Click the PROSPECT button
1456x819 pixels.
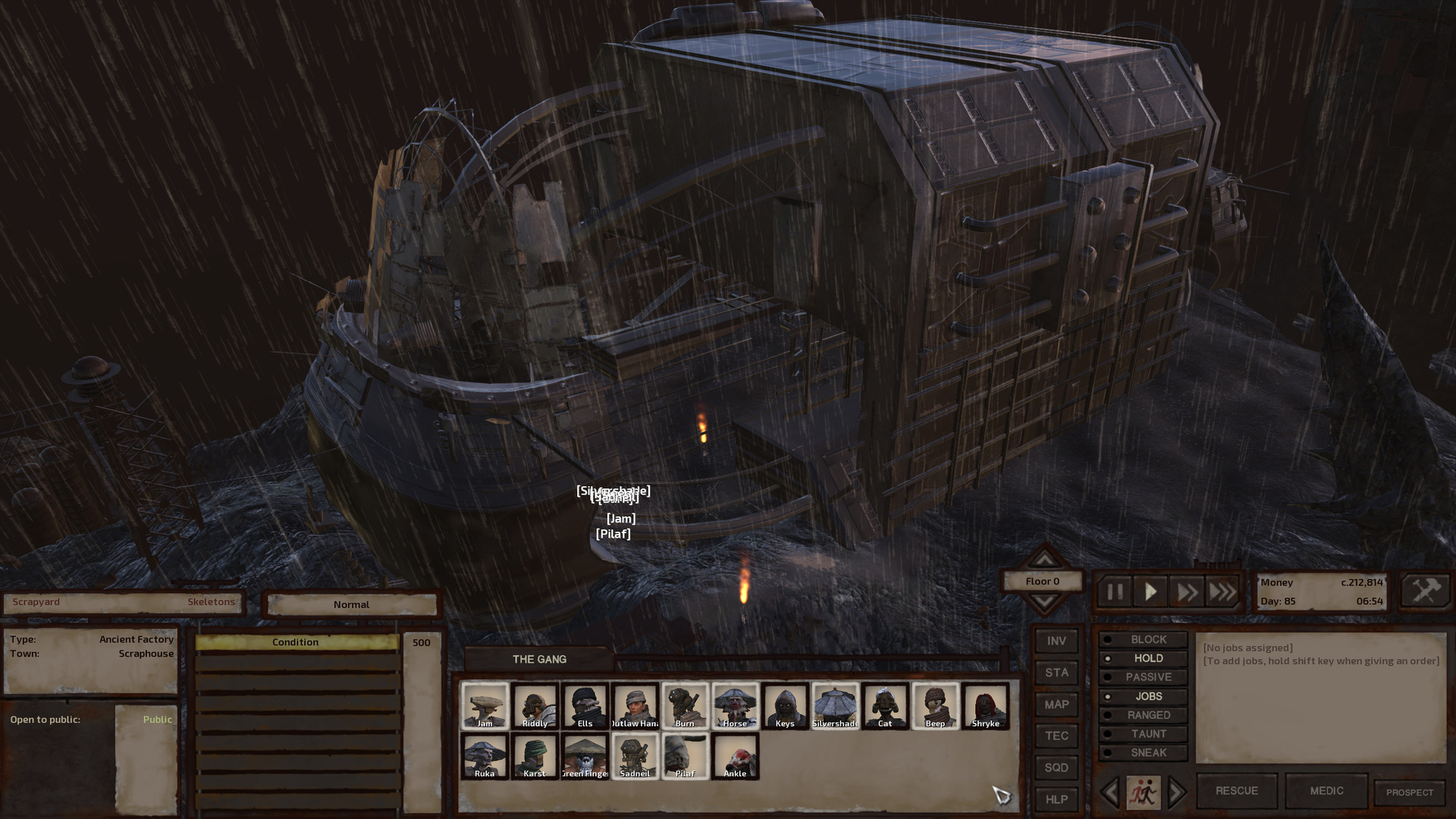coord(1410,792)
